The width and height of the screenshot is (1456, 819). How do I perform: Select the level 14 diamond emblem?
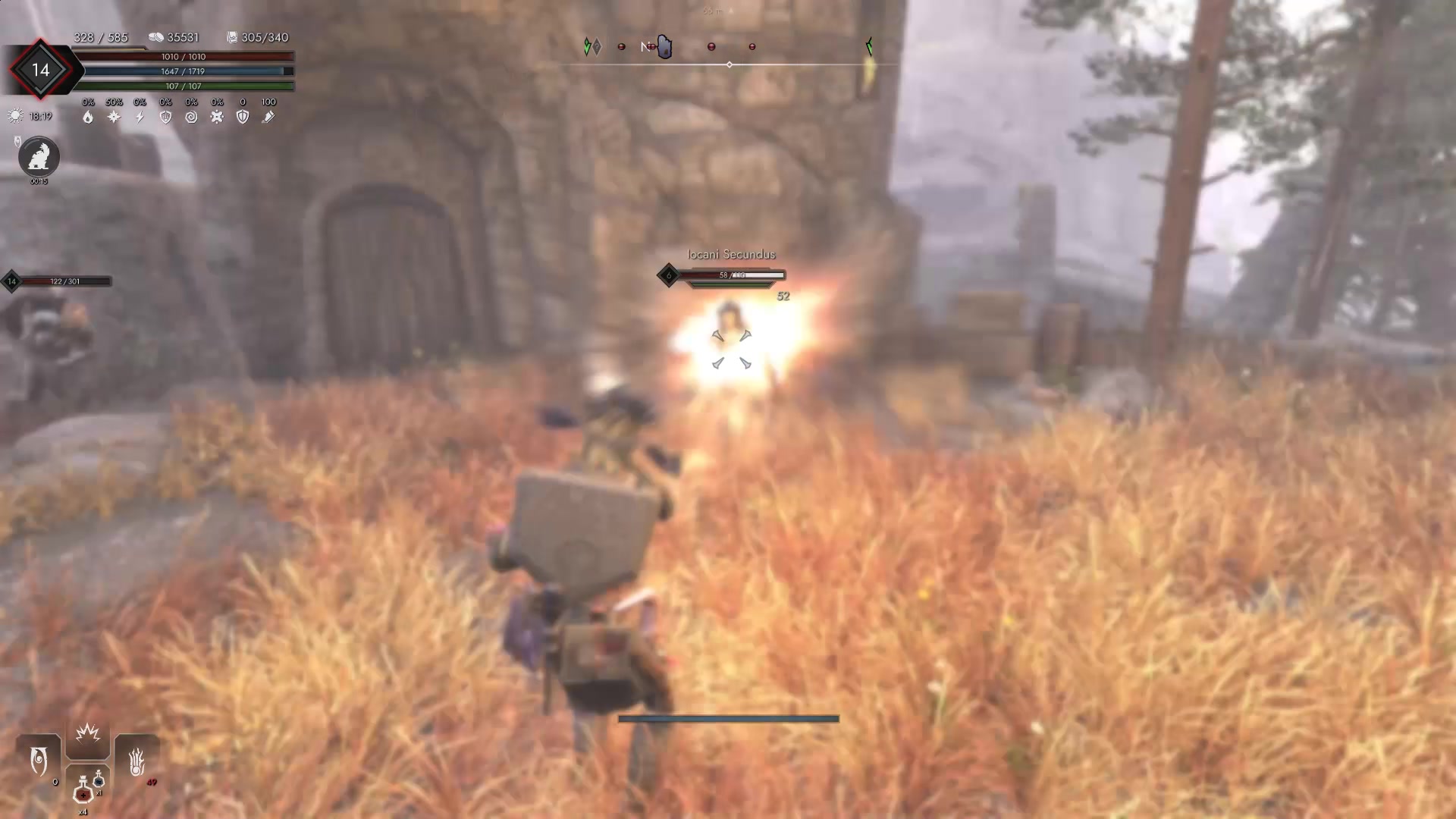tap(41, 70)
